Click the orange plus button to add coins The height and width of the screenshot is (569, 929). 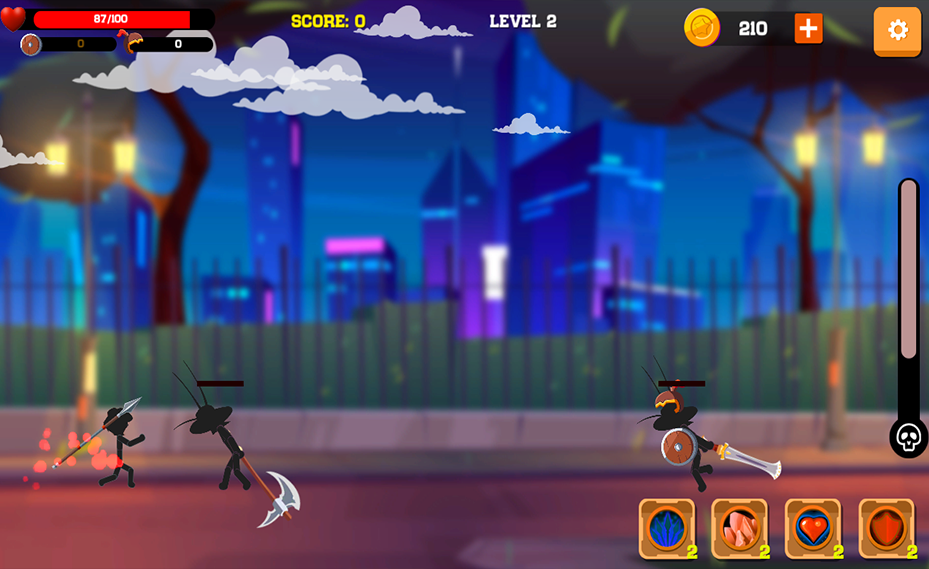(808, 29)
